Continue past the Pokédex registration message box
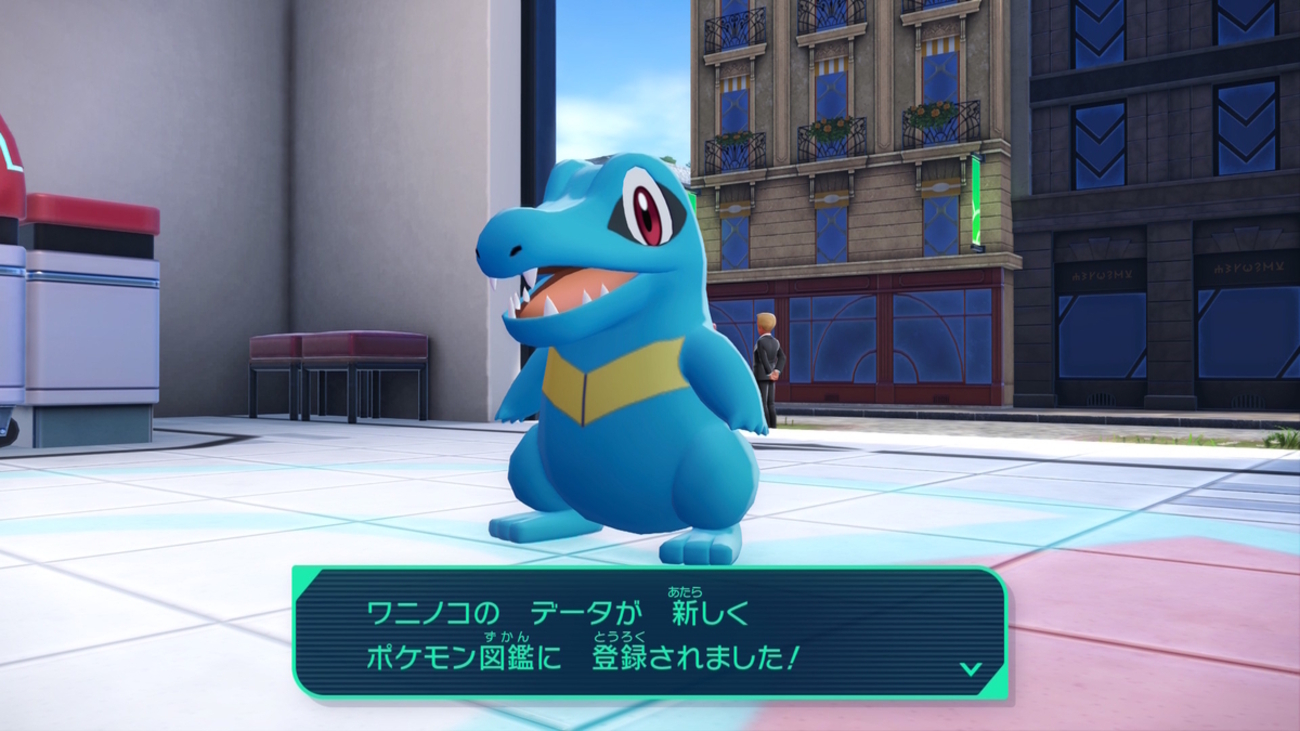Viewport: 1300px width, 731px height. [648, 632]
